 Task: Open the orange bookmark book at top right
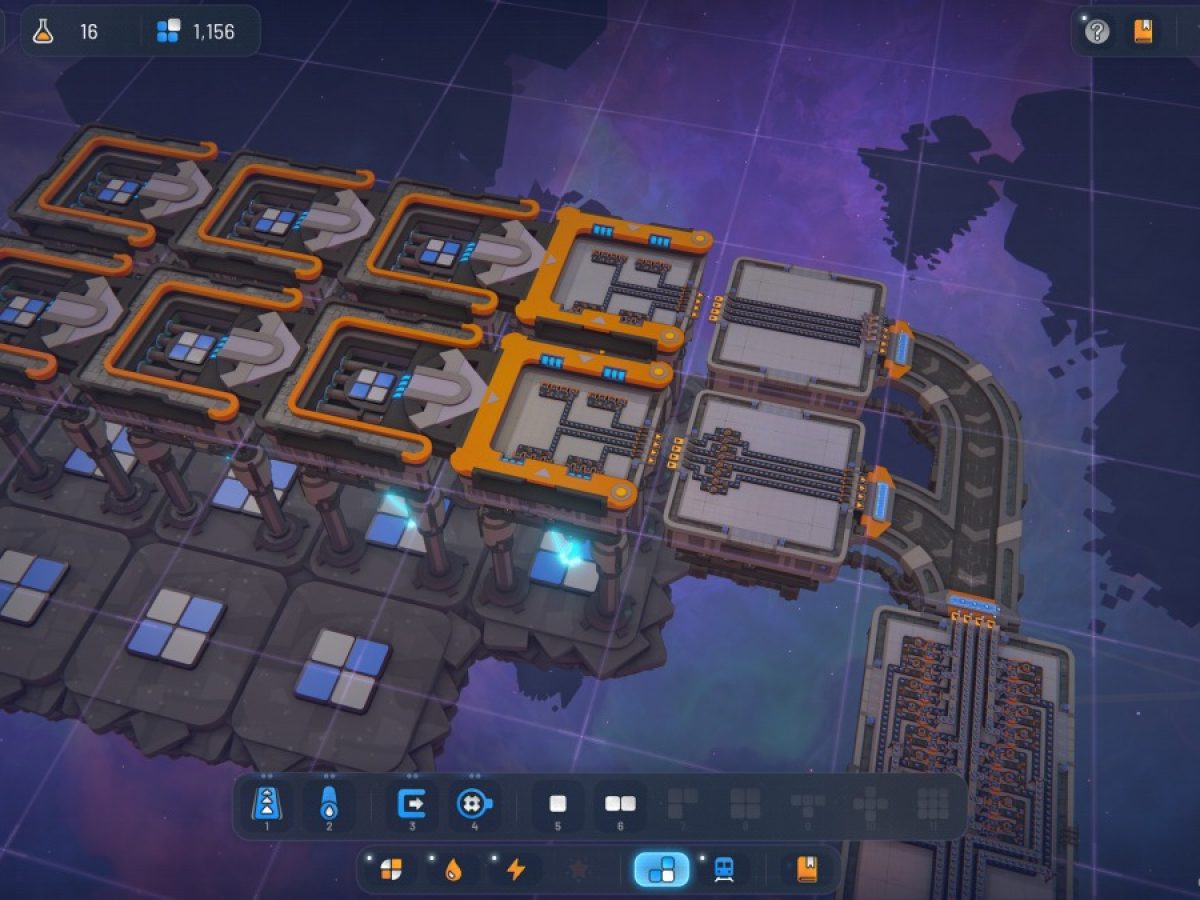click(x=1143, y=32)
